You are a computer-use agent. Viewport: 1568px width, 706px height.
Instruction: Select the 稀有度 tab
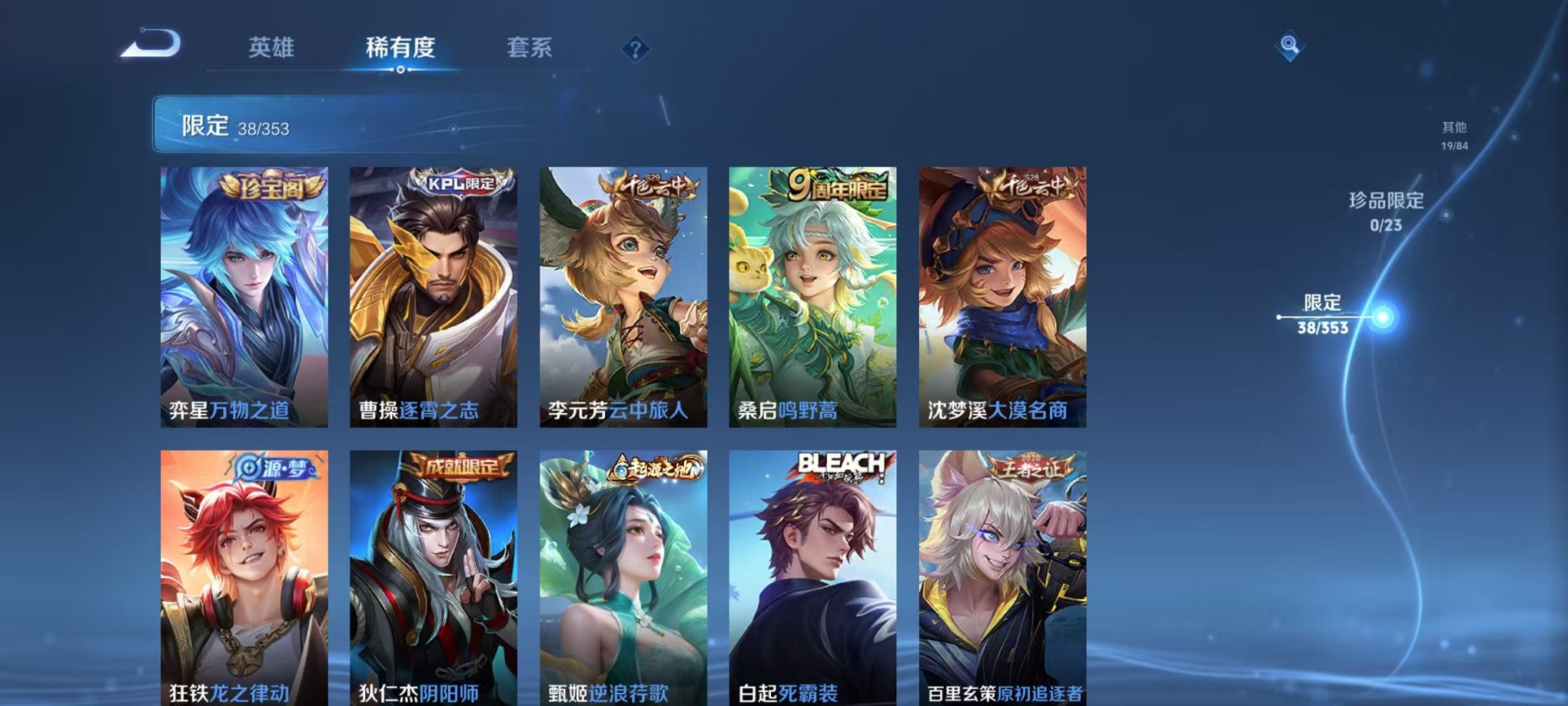pos(398,48)
